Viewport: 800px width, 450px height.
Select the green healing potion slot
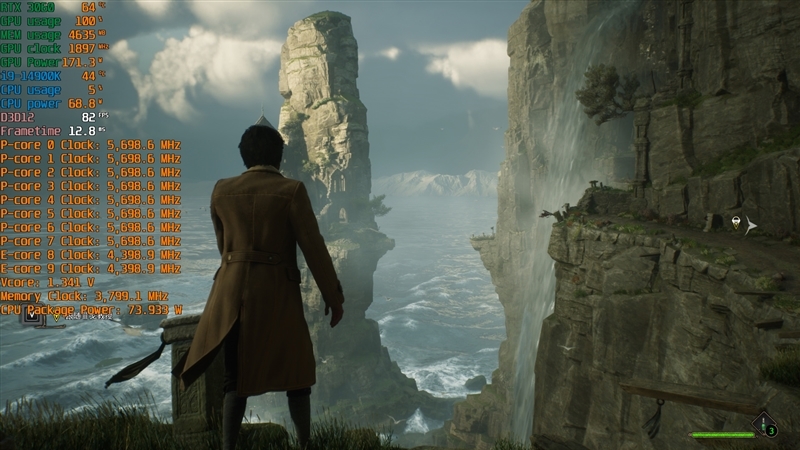pyautogui.click(x=766, y=425)
